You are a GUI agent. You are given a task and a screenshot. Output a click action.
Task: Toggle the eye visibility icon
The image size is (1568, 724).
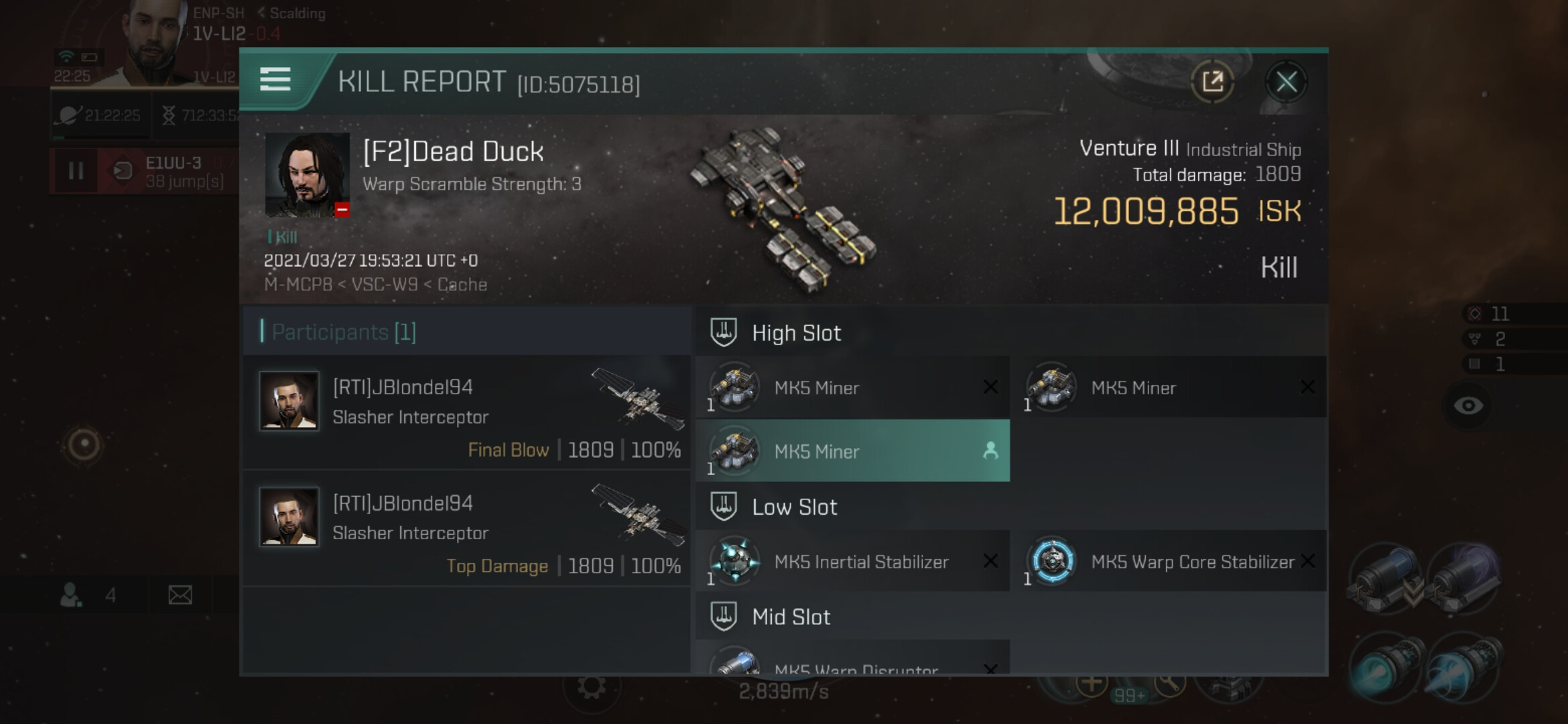(1468, 406)
